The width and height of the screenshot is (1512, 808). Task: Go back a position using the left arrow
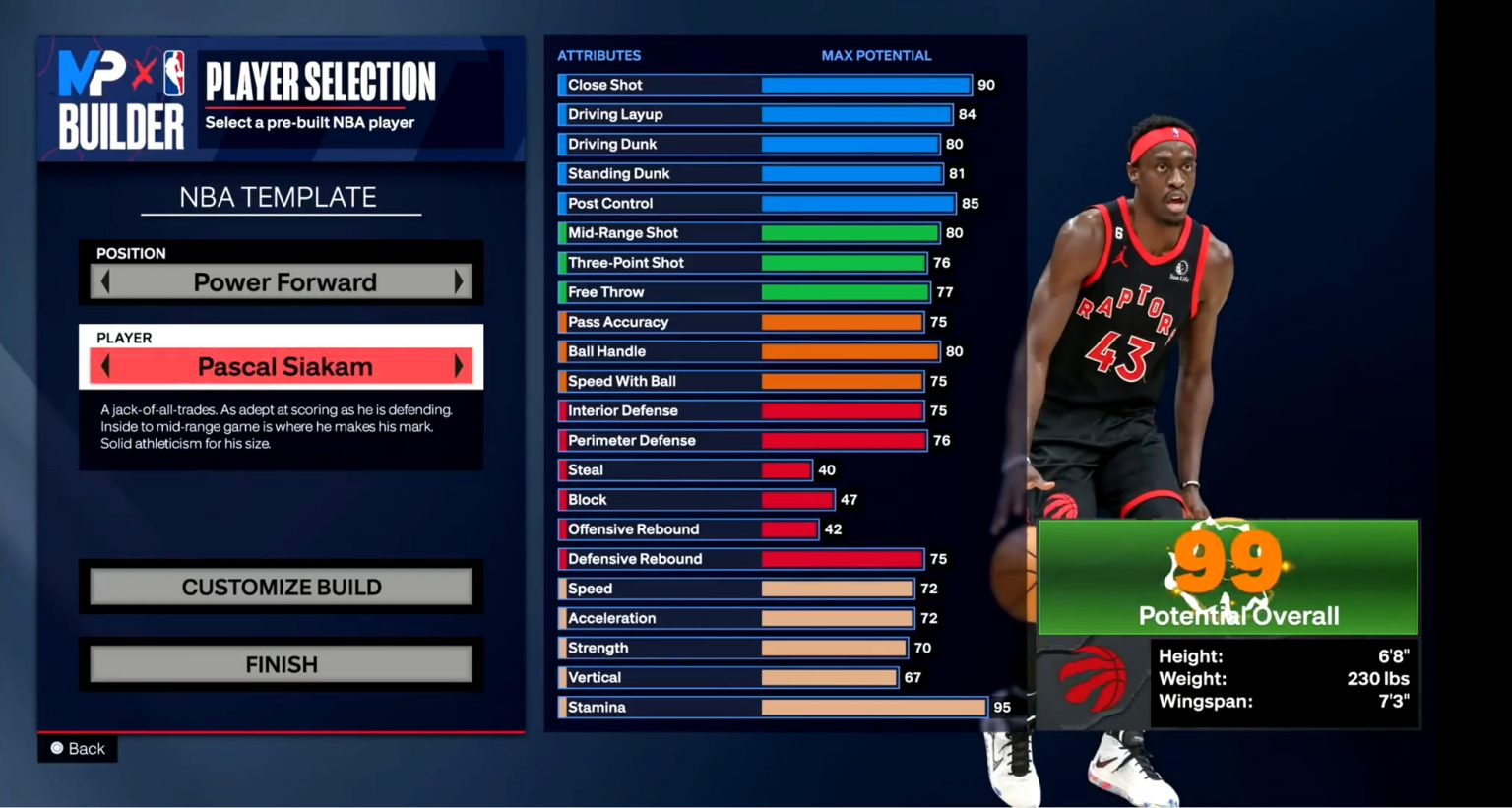(106, 281)
